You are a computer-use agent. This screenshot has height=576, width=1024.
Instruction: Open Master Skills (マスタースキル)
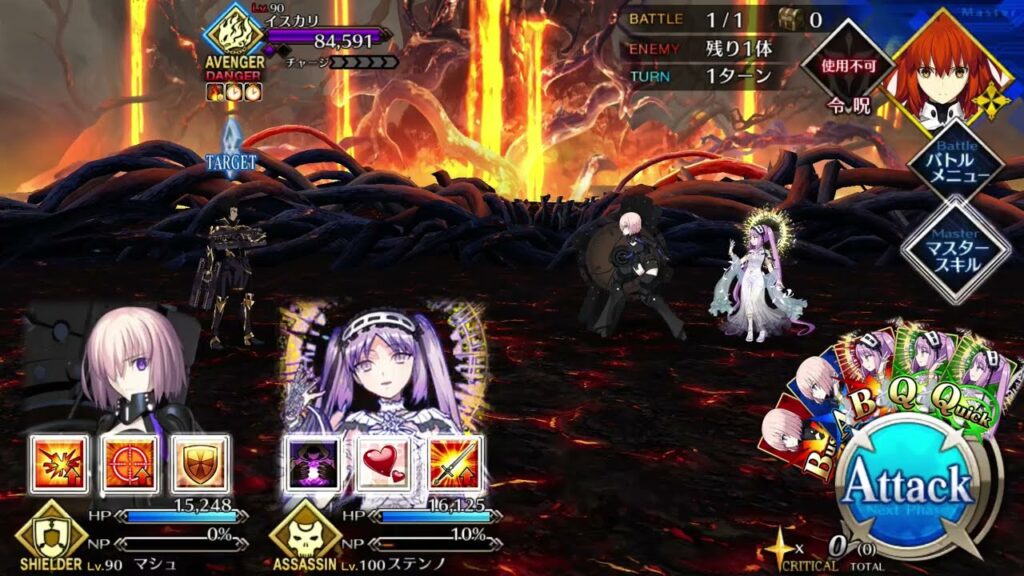(x=954, y=249)
